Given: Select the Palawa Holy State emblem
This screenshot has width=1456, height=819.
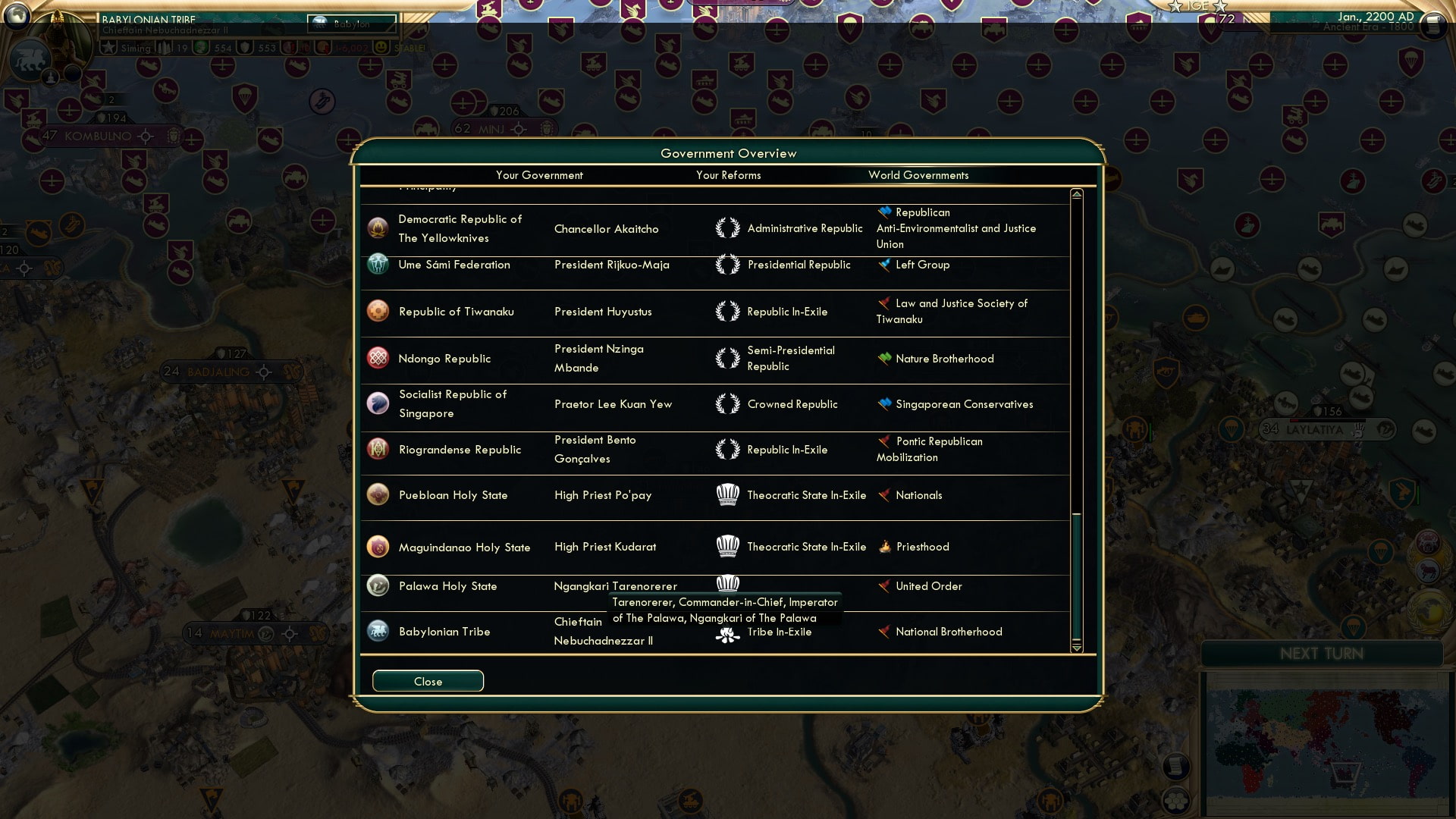Looking at the screenshot, I should pos(379,585).
